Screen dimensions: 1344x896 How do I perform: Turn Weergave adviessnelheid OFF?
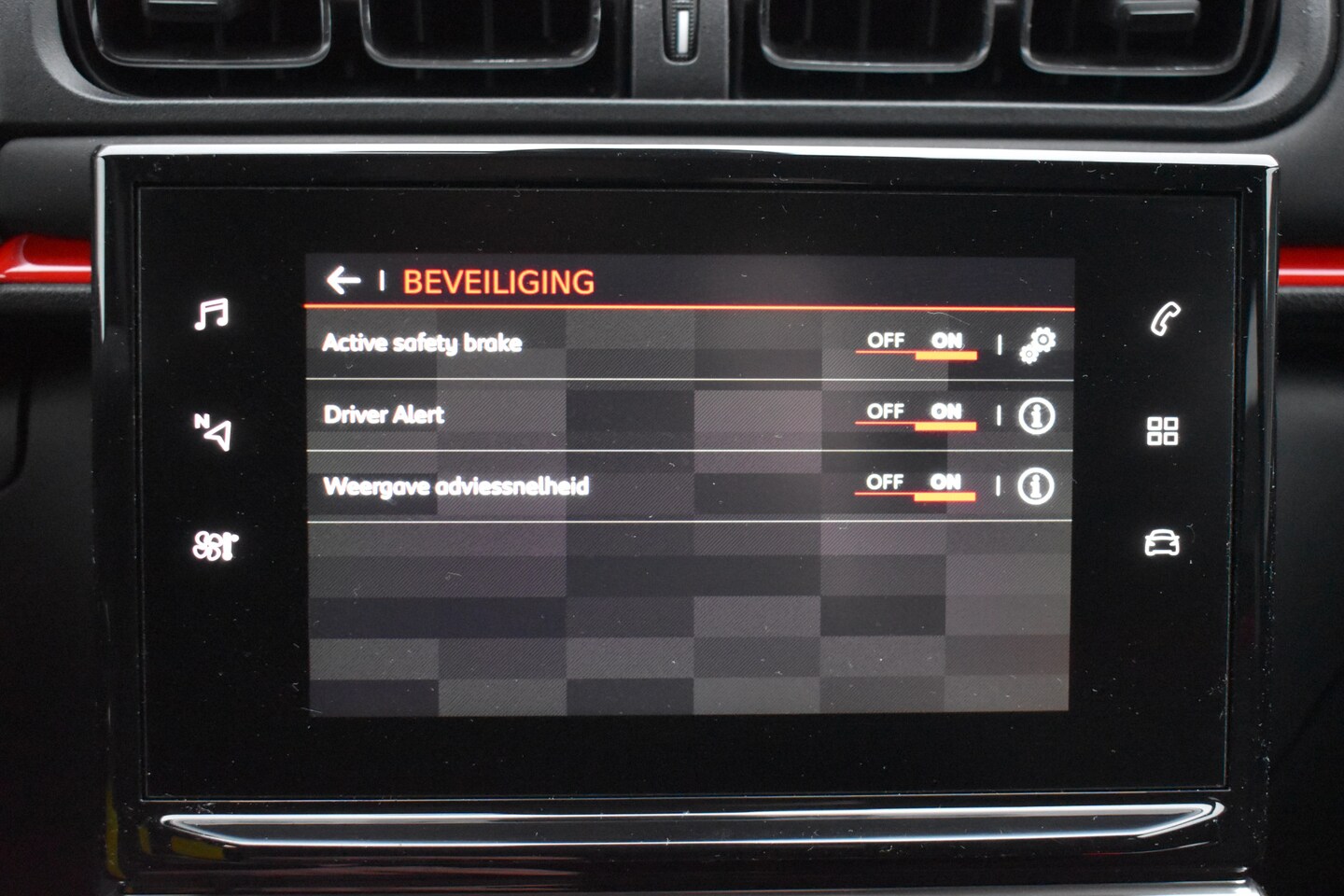tap(885, 483)
